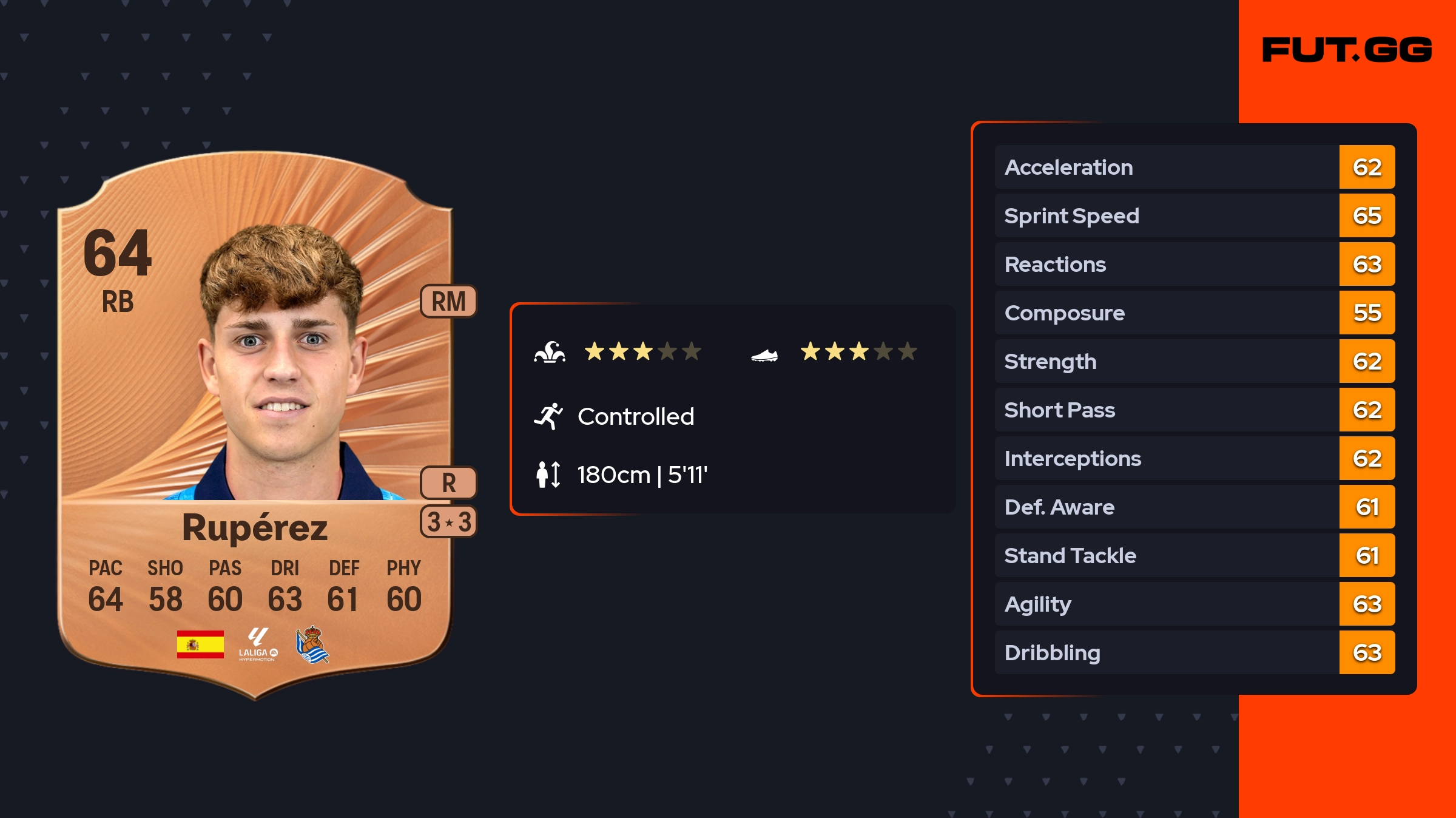Select the boot weak foot icon
The width and height of the screenshot is (1456, 818).
coord(764,355)
